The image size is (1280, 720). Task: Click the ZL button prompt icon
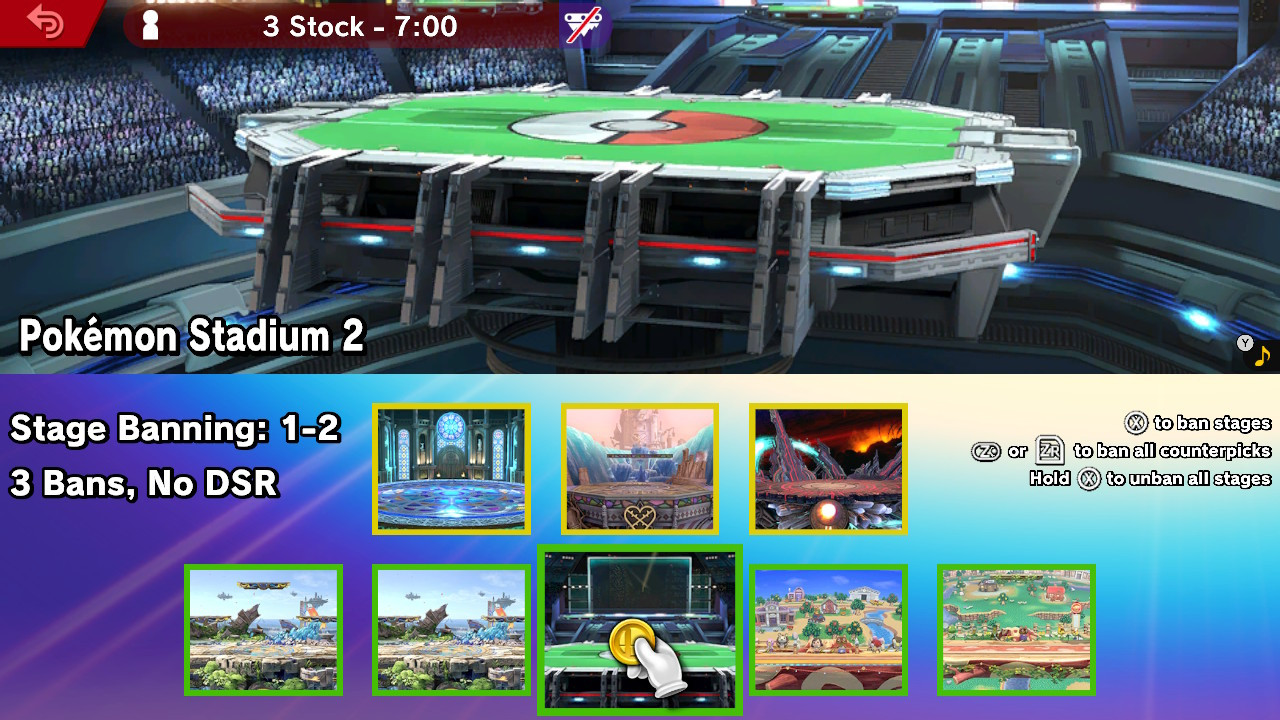click(x=987, y=451)
